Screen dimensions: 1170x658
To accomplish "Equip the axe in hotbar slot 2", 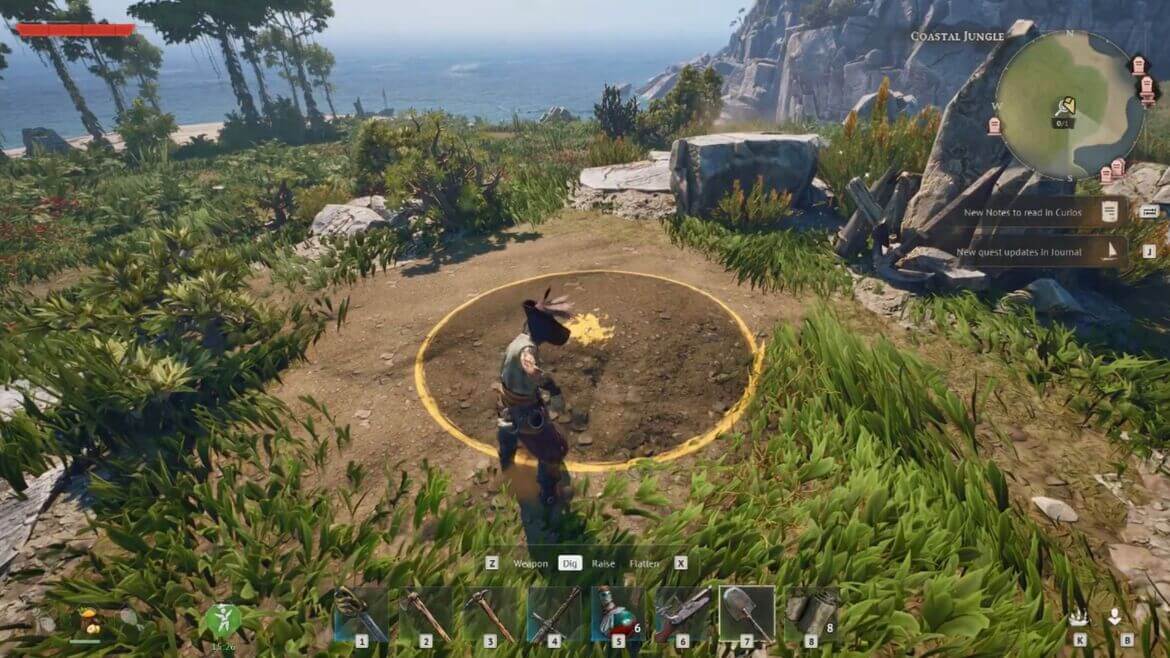I will 424,612.
